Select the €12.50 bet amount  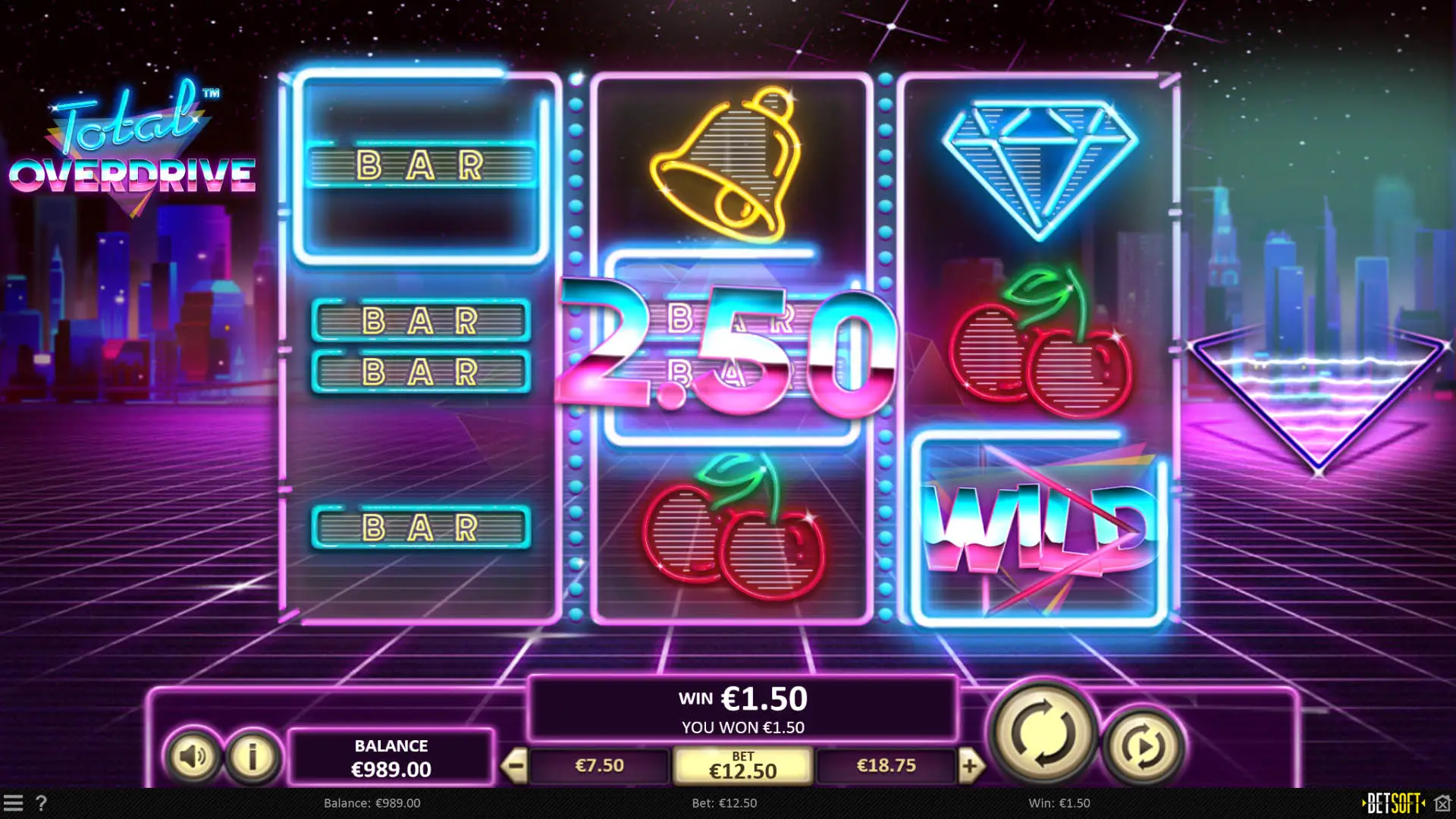[x=742, y=766]
